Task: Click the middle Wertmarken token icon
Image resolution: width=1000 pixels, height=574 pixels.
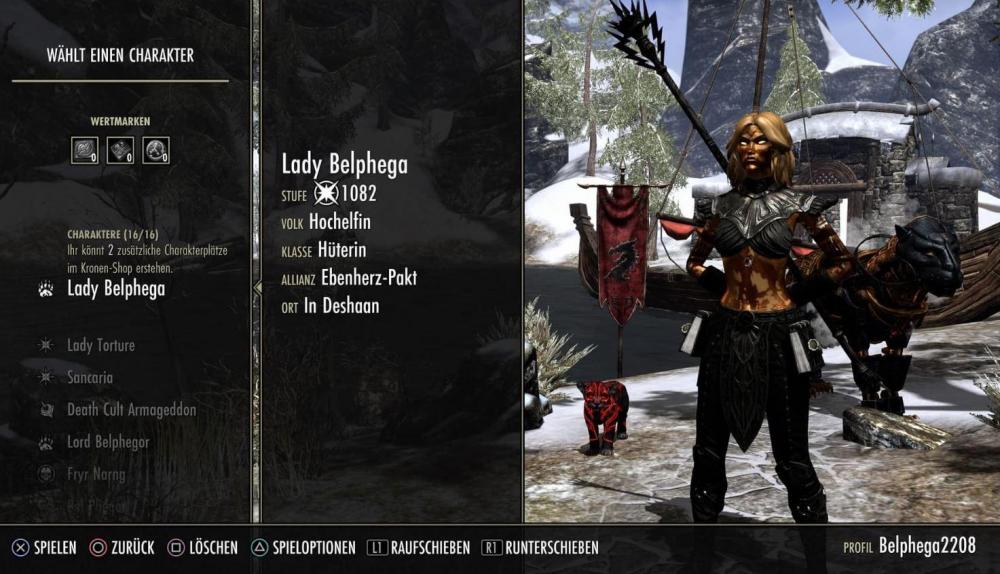Action: point(120,150)
